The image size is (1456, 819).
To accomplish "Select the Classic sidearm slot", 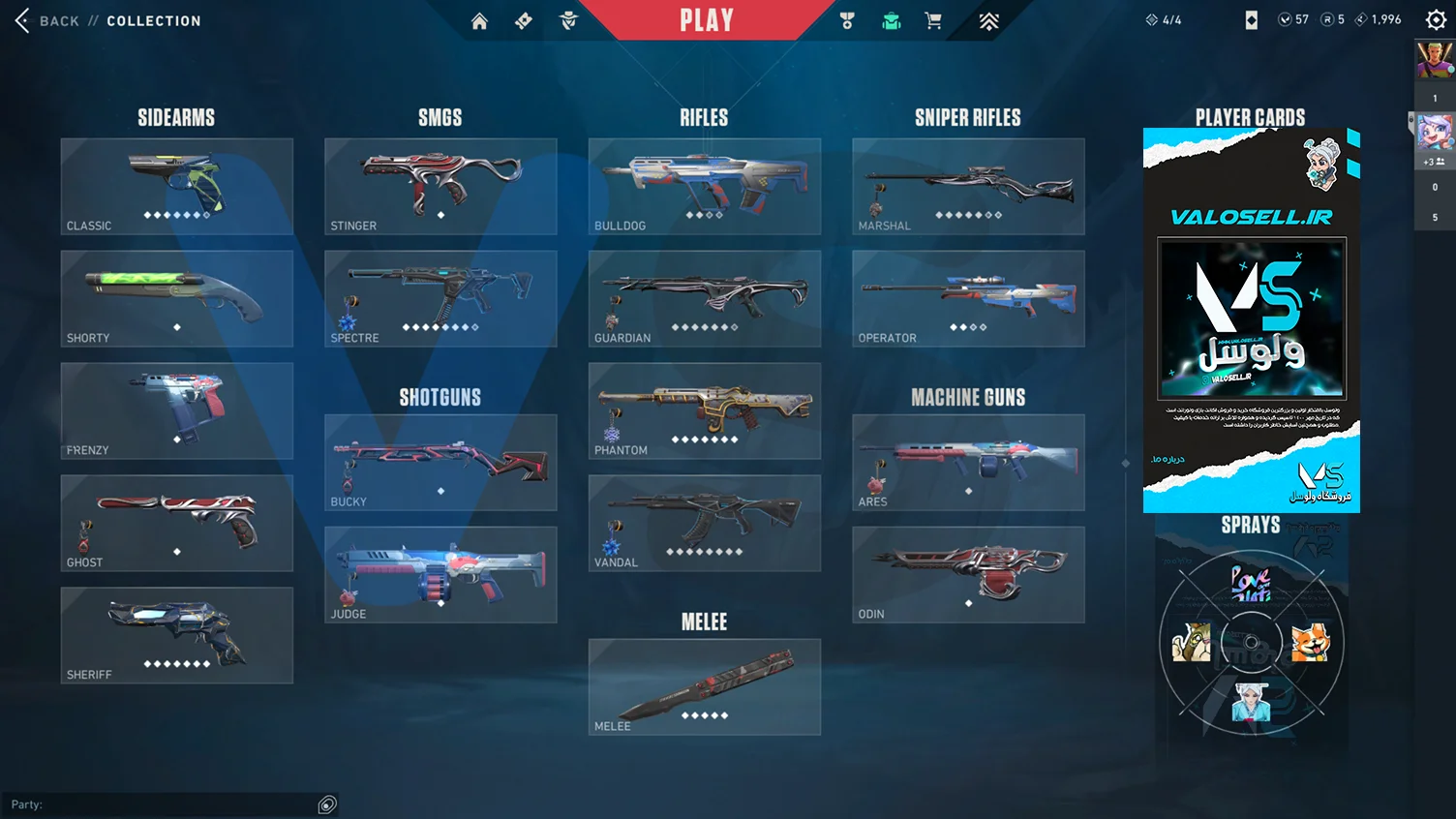I will point(177,187).
